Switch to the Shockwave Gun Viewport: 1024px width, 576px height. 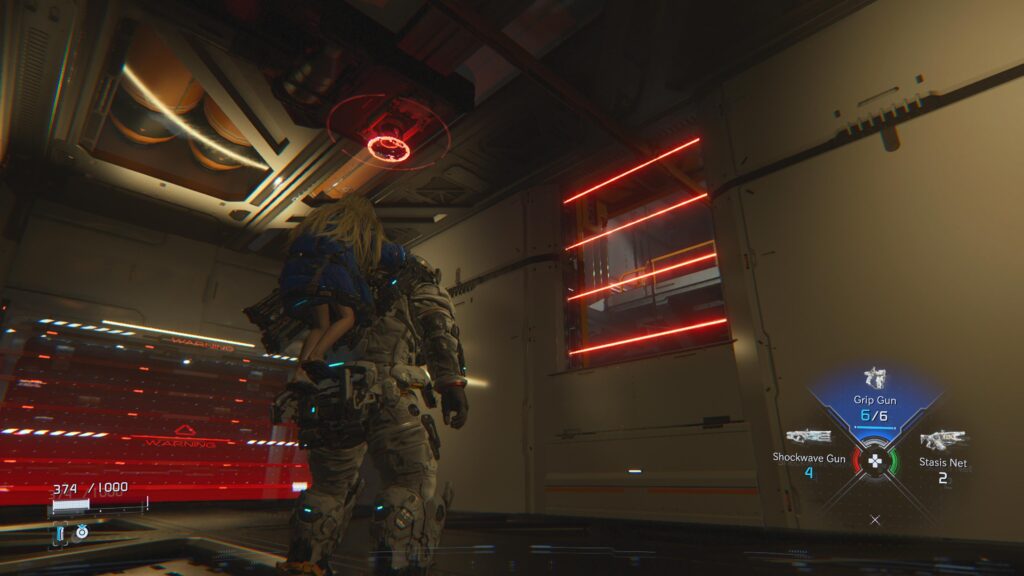(x=809, y=437)
